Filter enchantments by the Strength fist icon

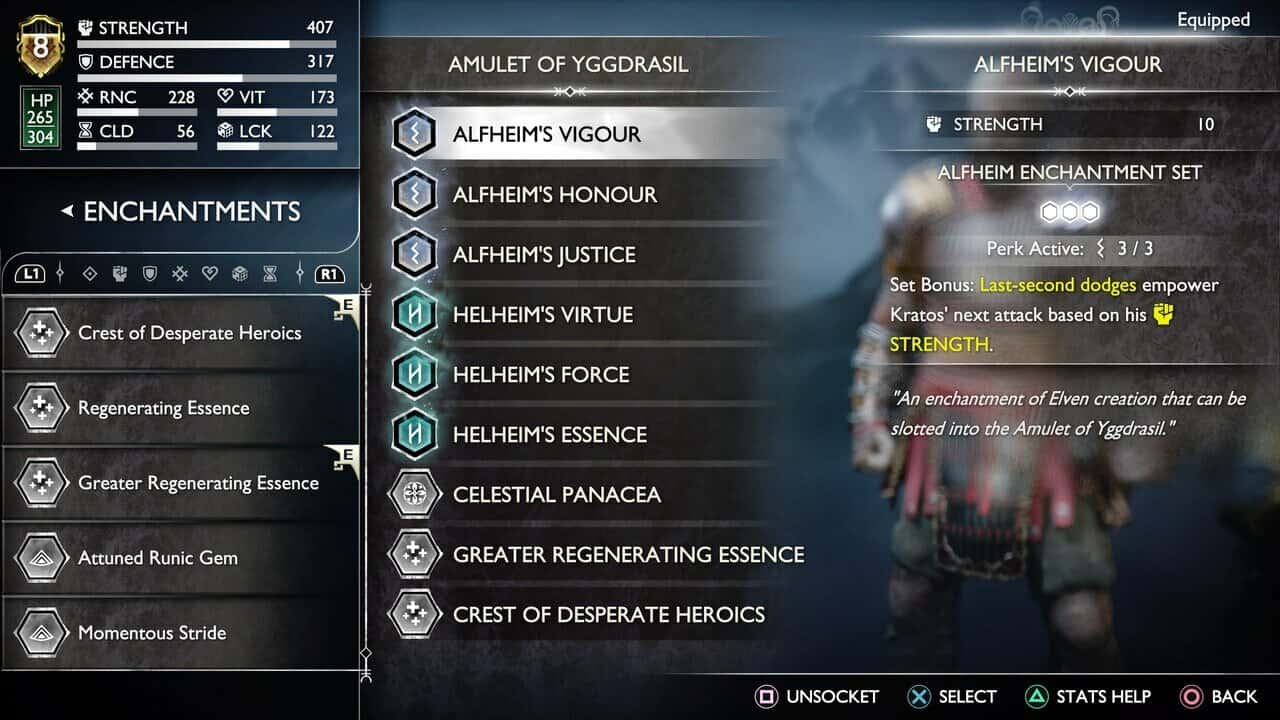[119, 273]
